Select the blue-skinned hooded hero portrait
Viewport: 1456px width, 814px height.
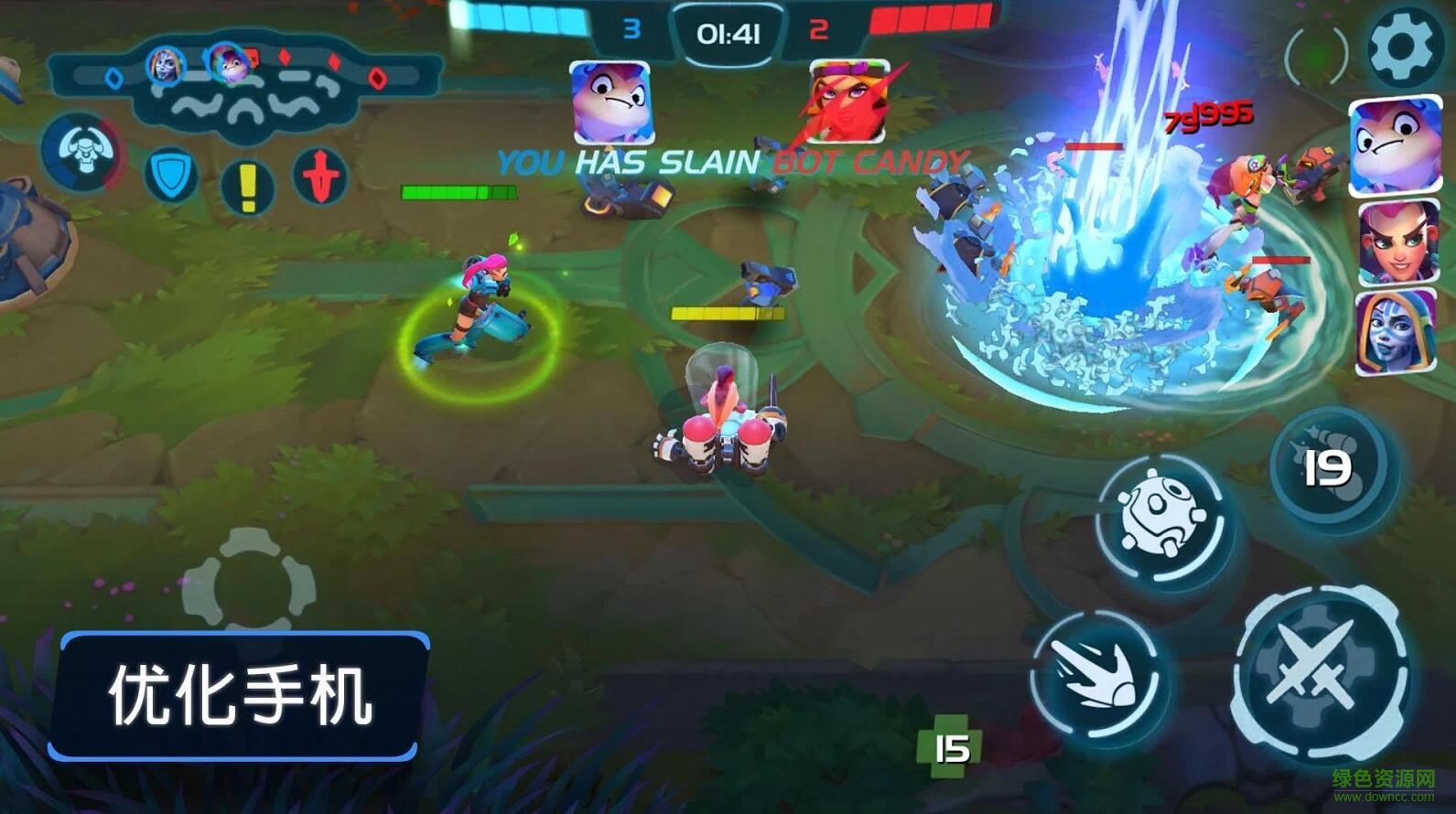coord(1394,331)
